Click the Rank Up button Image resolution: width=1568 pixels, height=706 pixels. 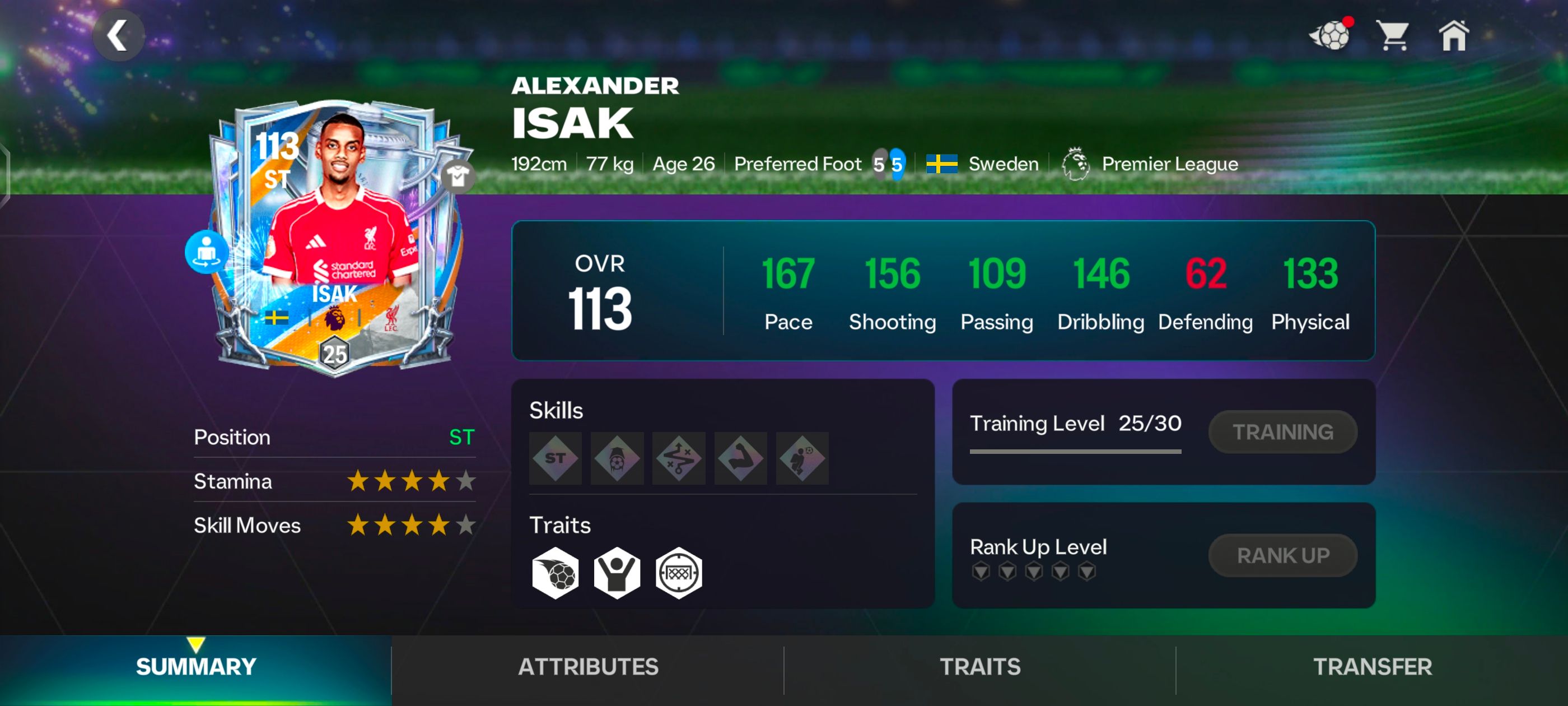1282,555
